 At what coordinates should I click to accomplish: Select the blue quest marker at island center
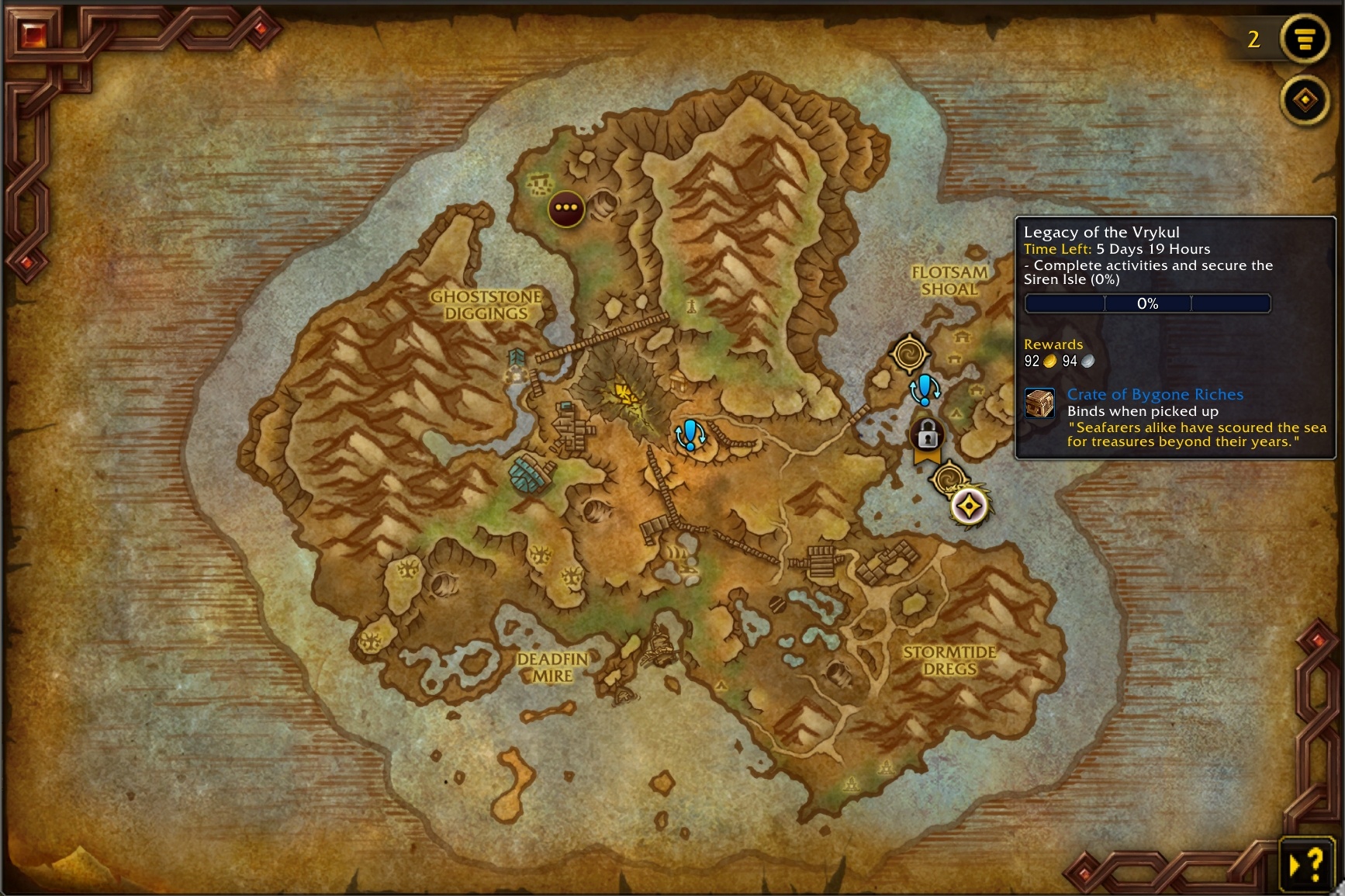pyautogui.click(x=689, y=435)
